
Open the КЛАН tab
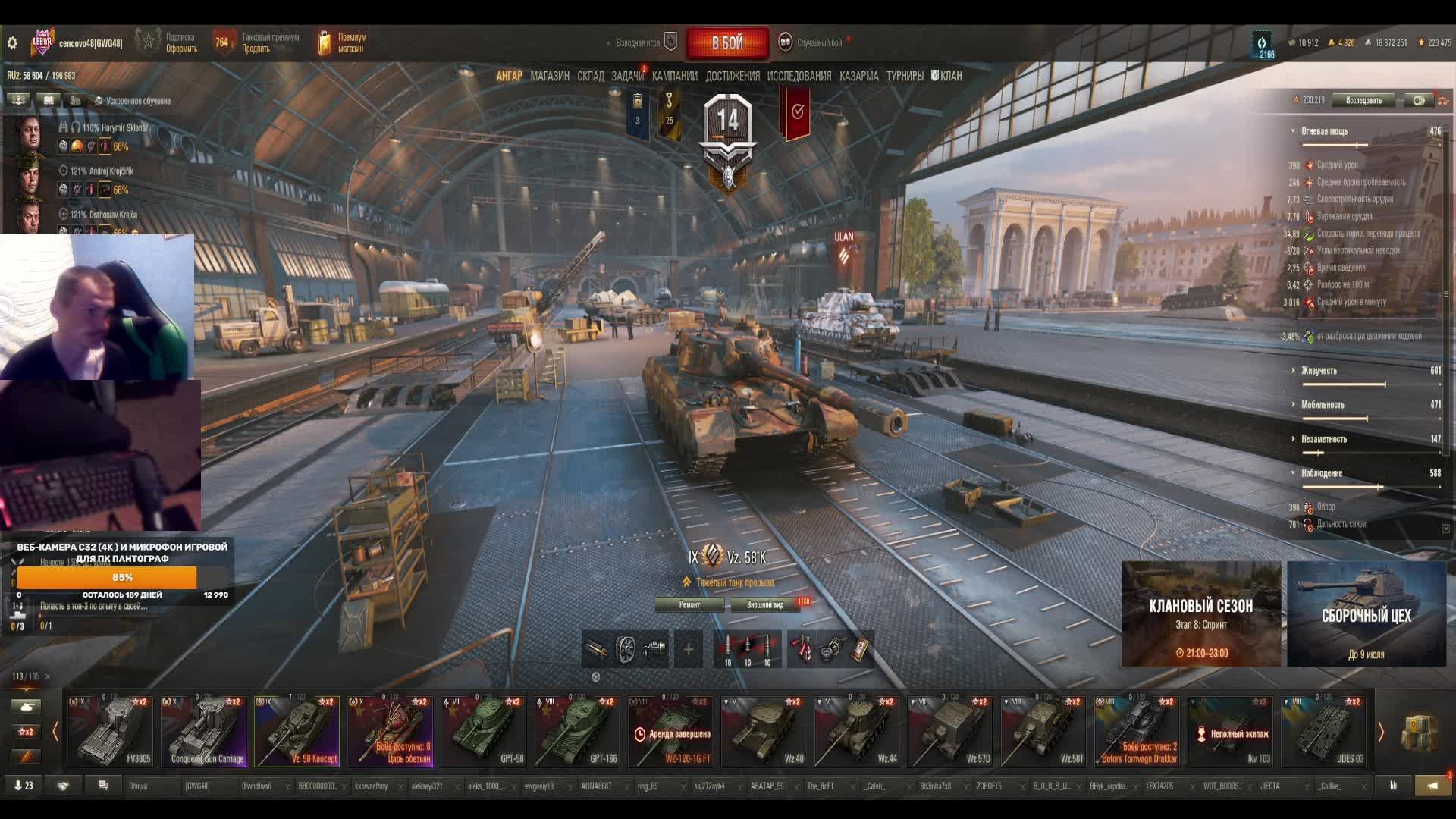pos(947,76)
